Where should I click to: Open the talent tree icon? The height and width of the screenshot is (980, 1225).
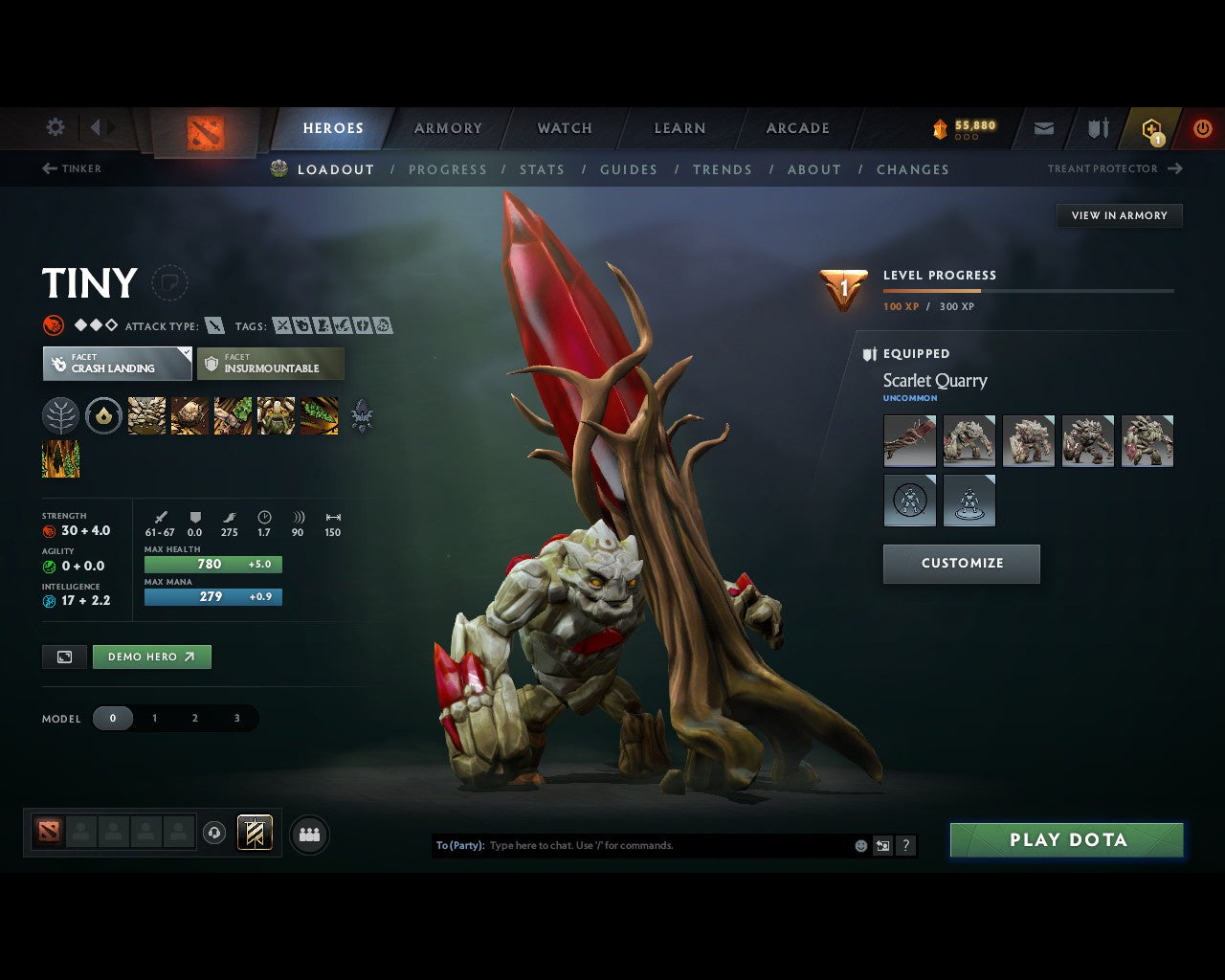click(x=60, y=415)
